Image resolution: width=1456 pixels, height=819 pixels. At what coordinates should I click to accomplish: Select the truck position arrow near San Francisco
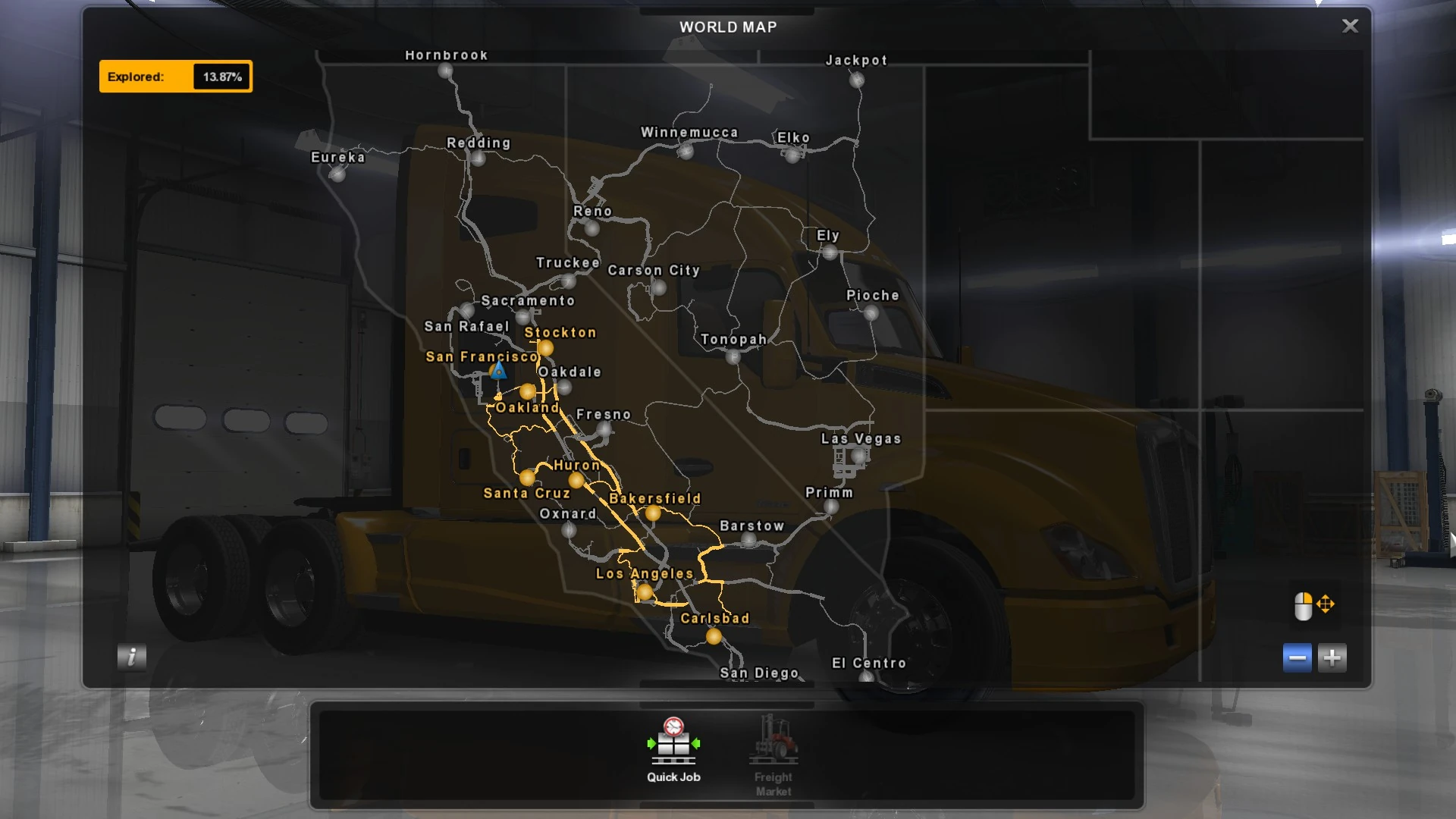click(498, 372)
